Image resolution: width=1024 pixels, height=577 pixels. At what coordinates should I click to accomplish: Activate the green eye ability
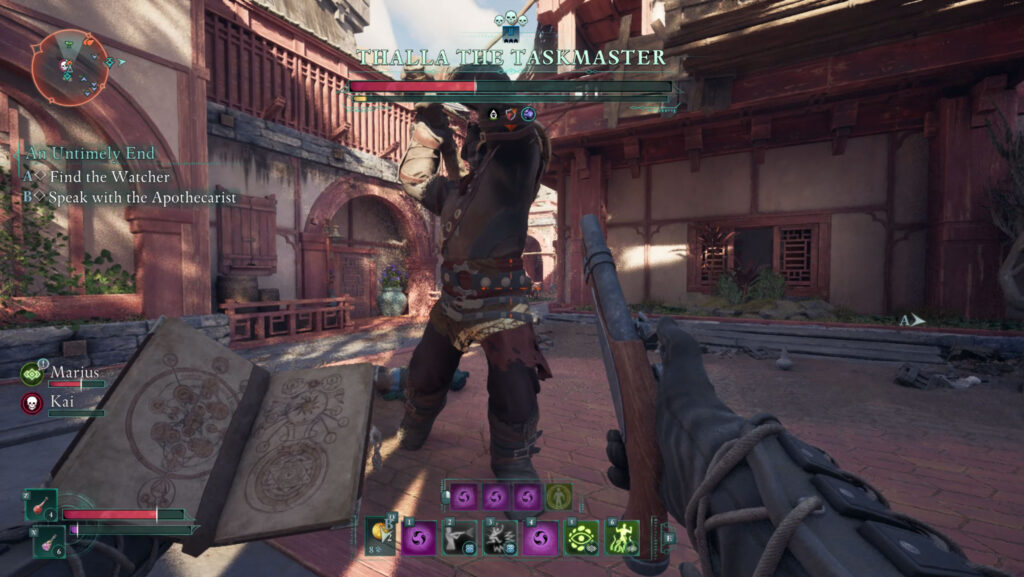[x=581, y=538]
